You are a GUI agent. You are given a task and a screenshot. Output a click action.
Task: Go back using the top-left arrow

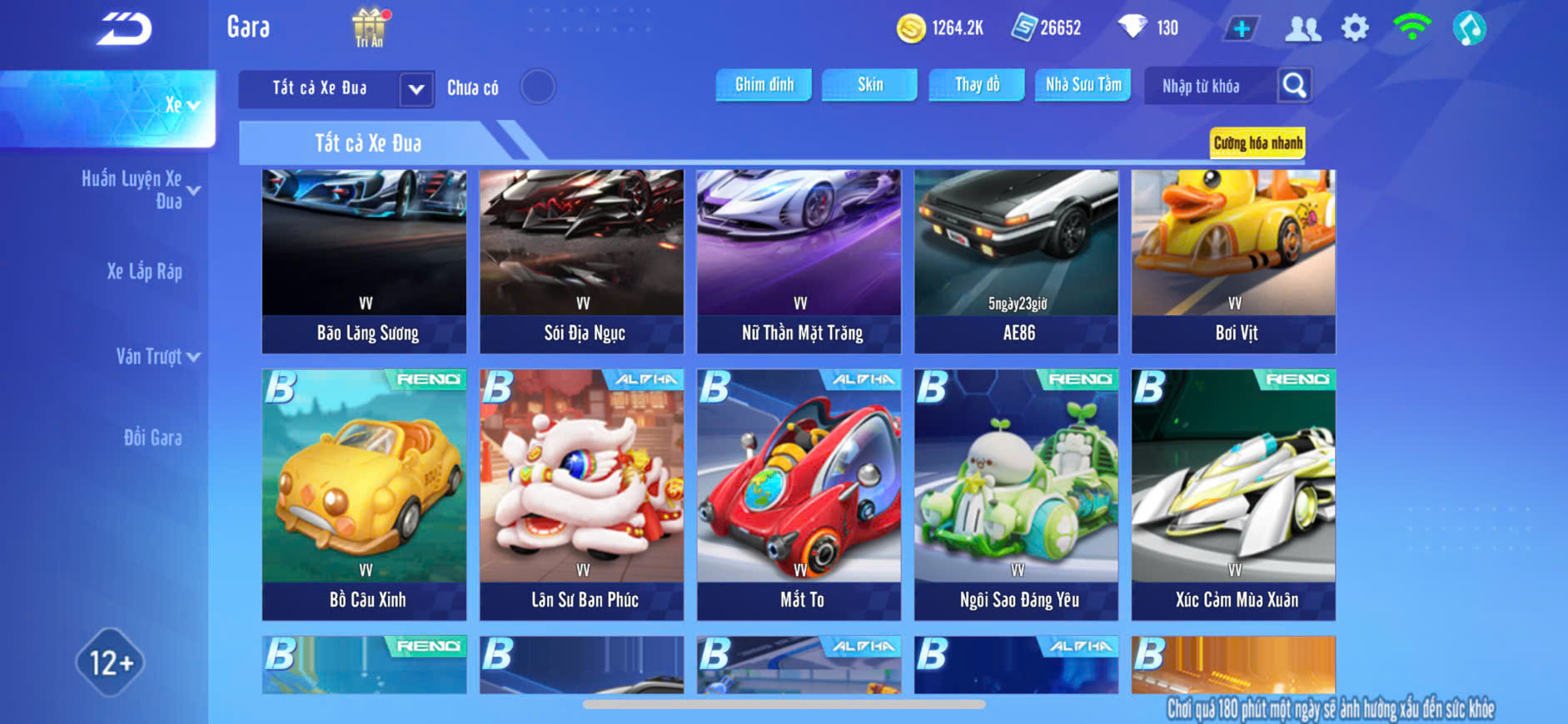pos(124,29)
